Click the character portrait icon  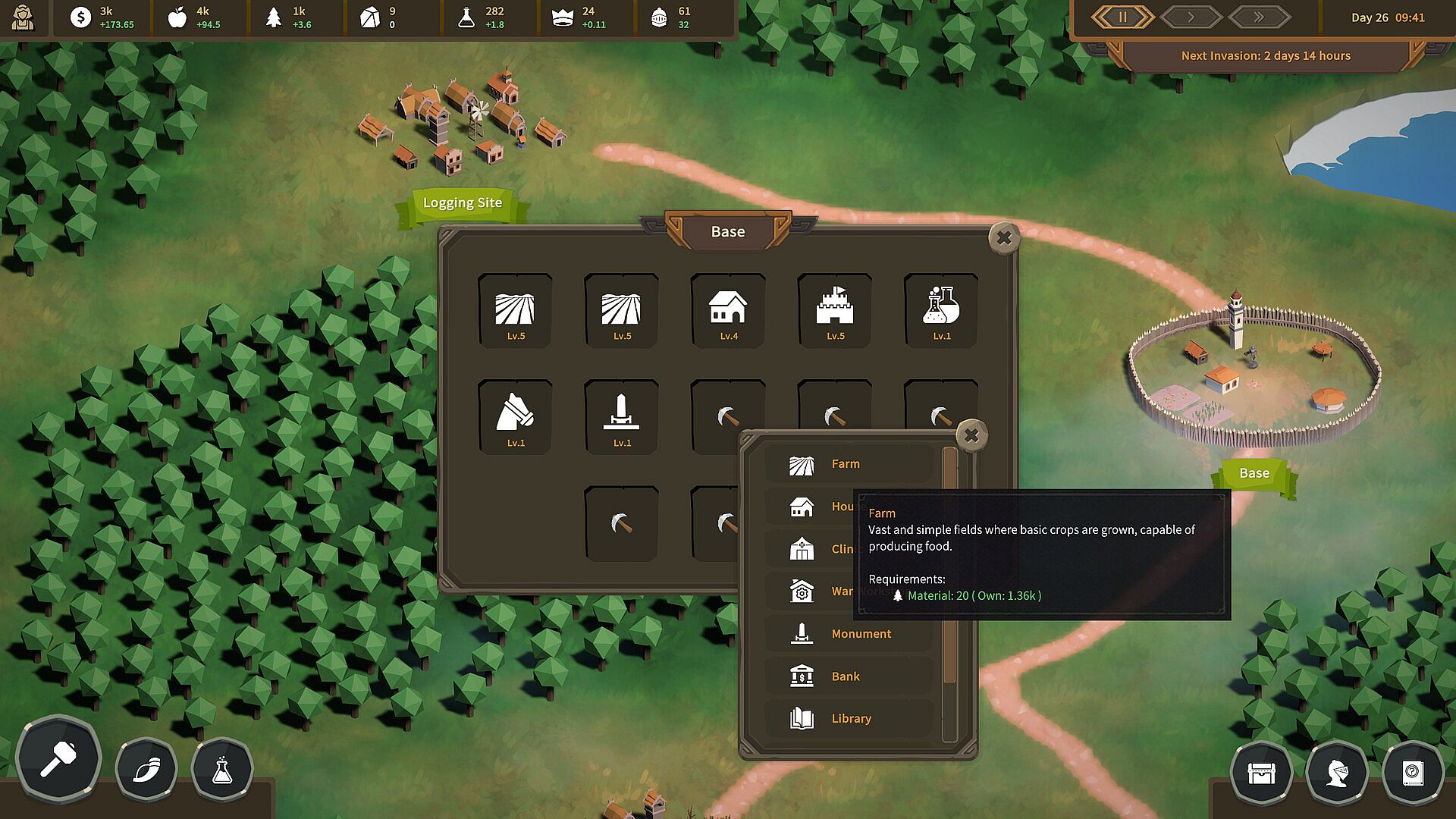[24, 17]
